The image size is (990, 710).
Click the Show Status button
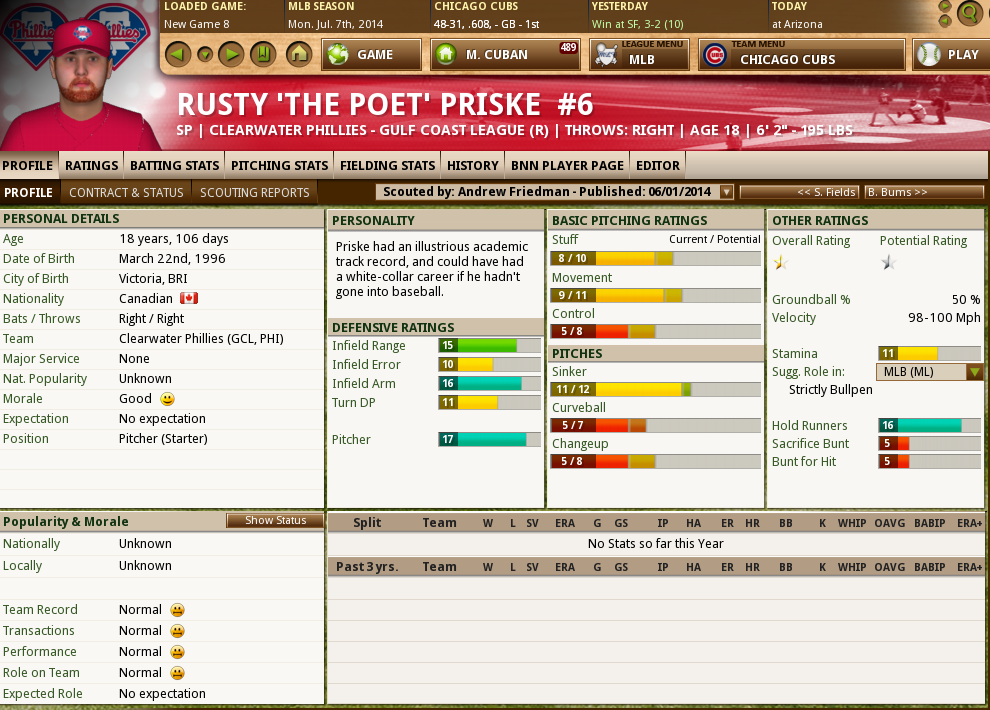(x=275, y=521)
